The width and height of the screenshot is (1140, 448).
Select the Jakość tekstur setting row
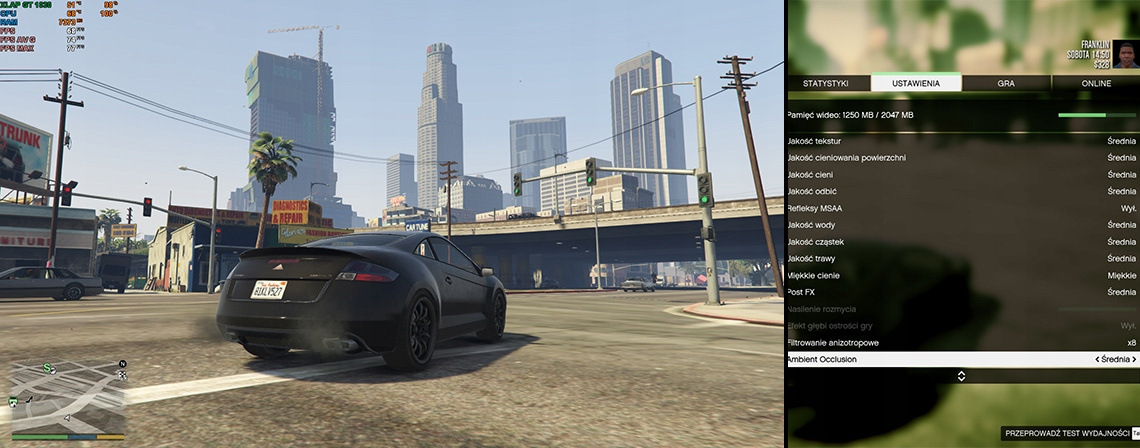coord(962,141)
